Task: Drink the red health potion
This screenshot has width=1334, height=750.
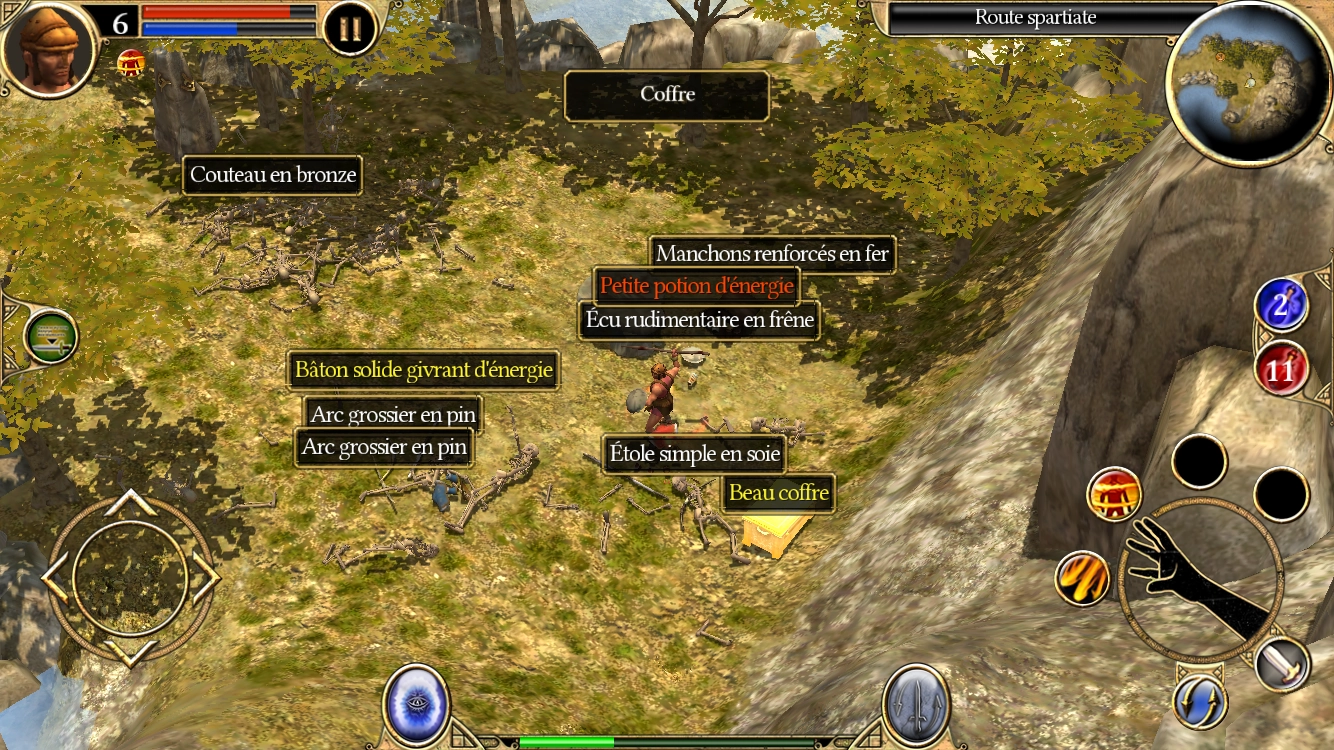Action: click(1281, 369)
